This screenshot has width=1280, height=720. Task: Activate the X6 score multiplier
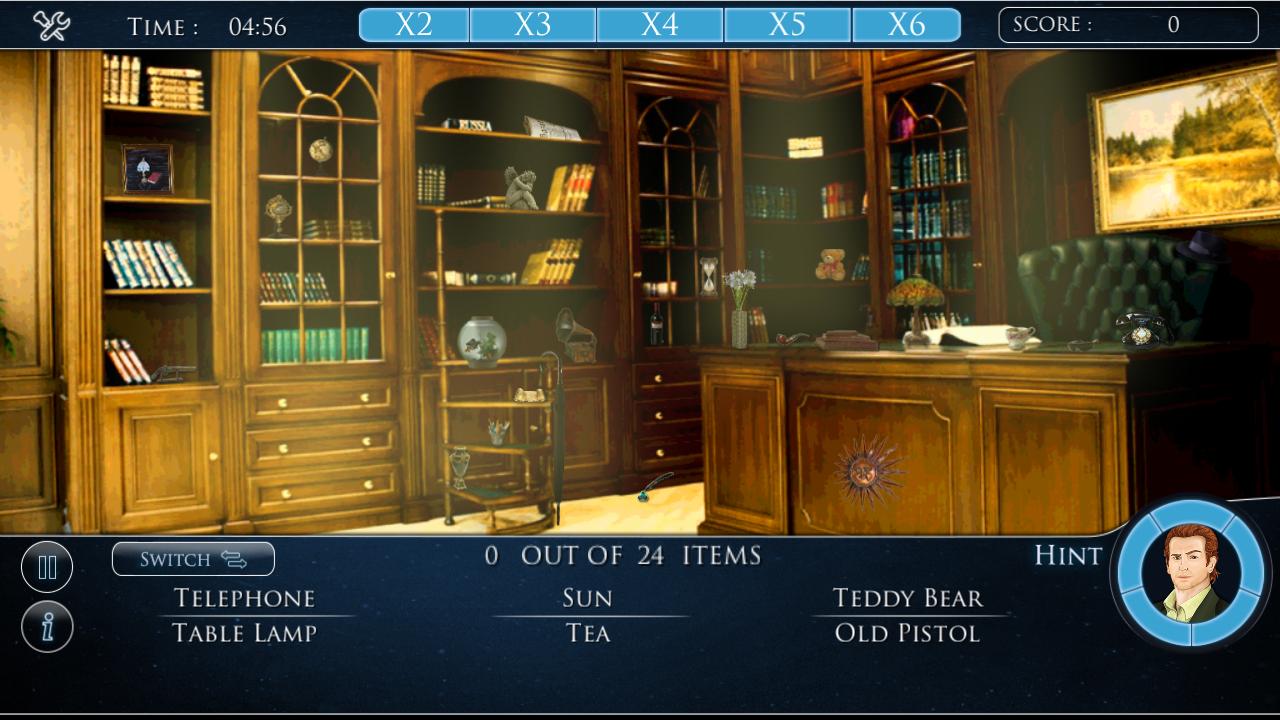point(908,24)
